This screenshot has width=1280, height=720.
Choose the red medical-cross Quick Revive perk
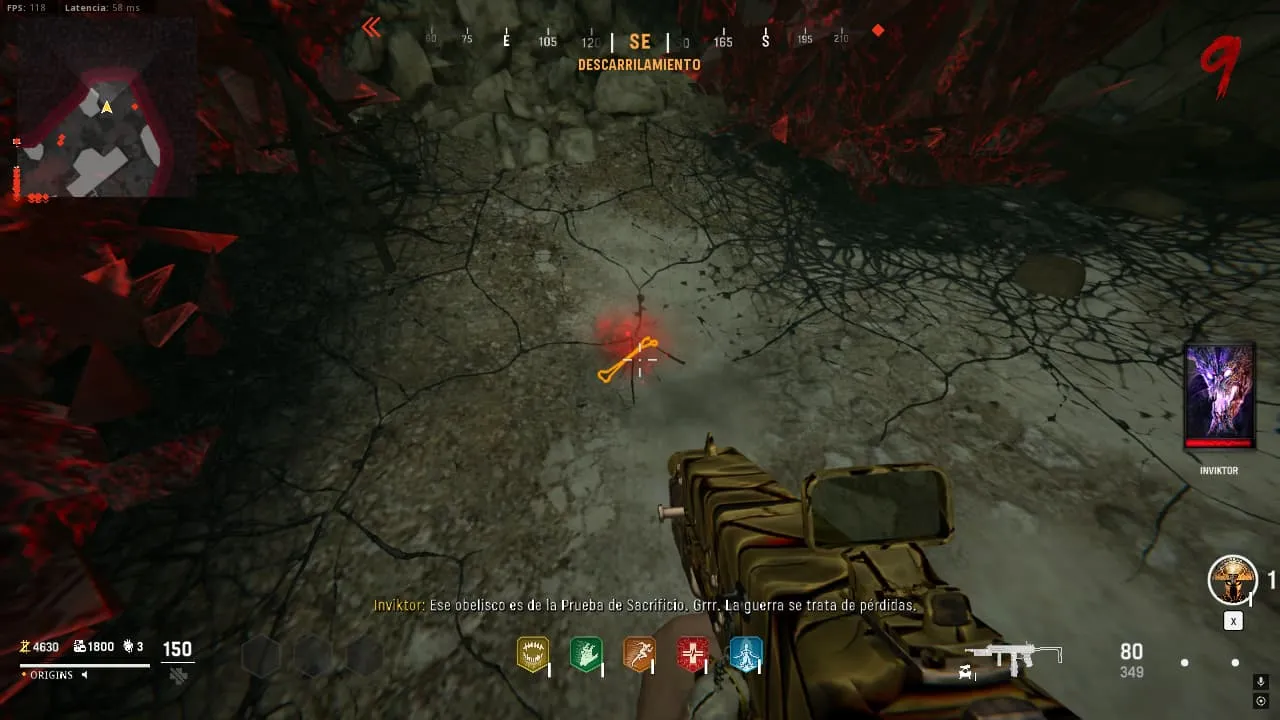(x=692, y=654)
